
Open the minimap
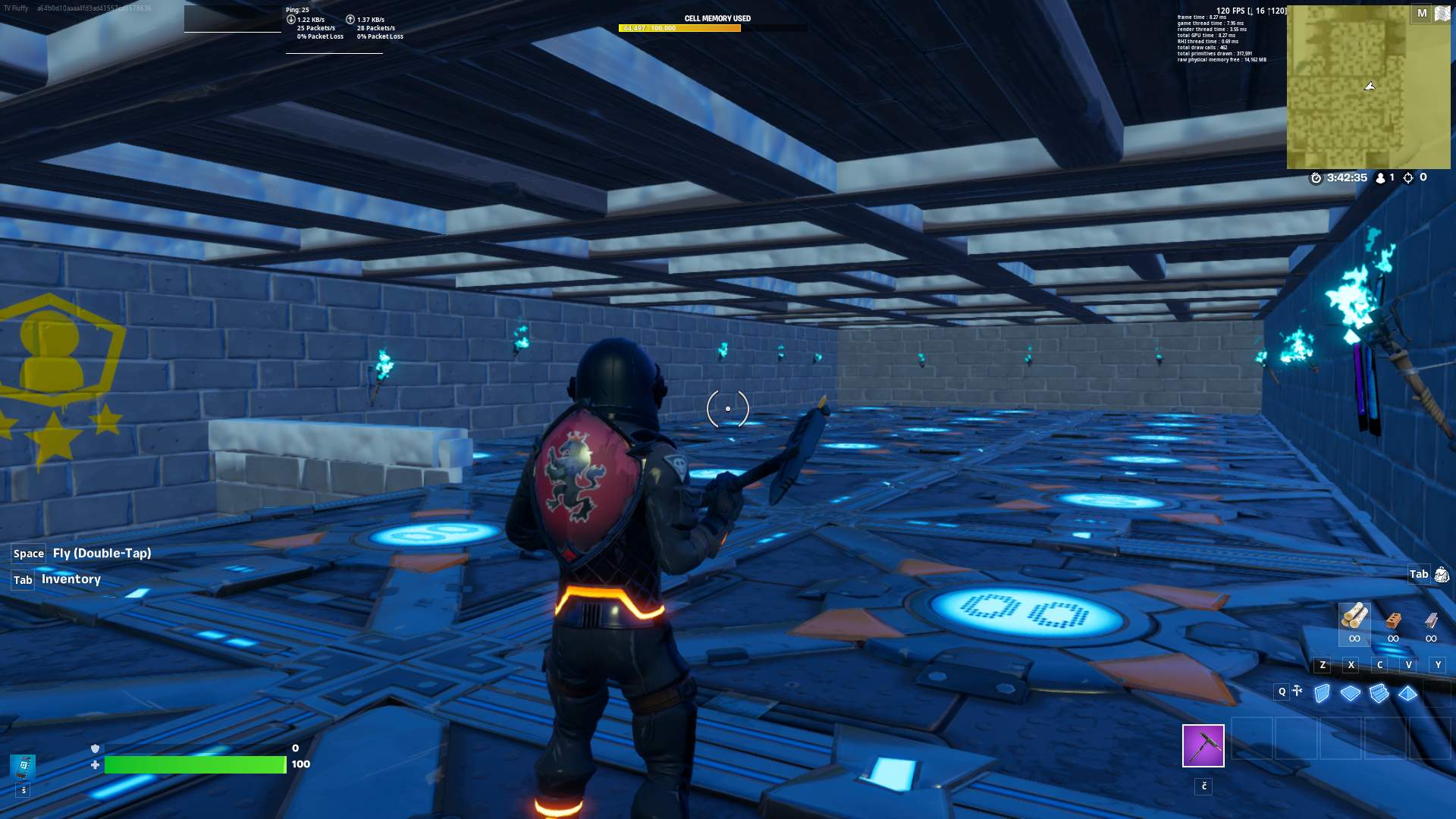point(1348,87)
